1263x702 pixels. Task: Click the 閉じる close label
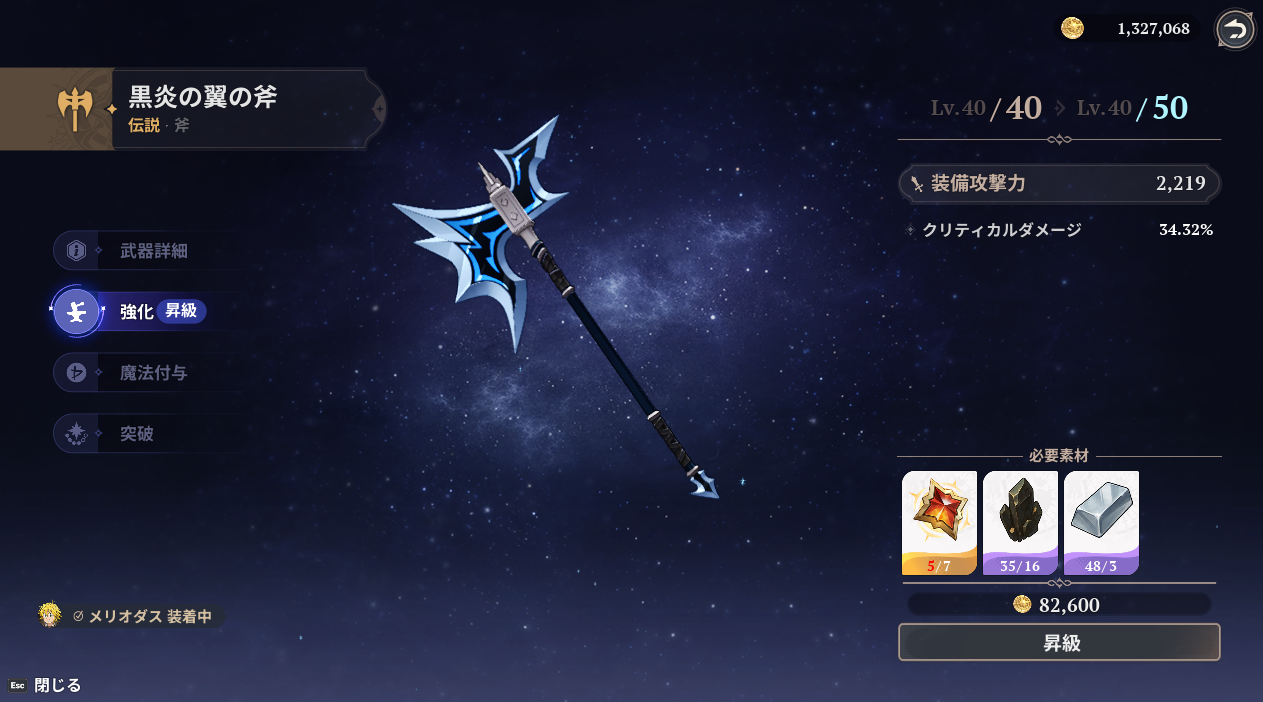[57, 685]
